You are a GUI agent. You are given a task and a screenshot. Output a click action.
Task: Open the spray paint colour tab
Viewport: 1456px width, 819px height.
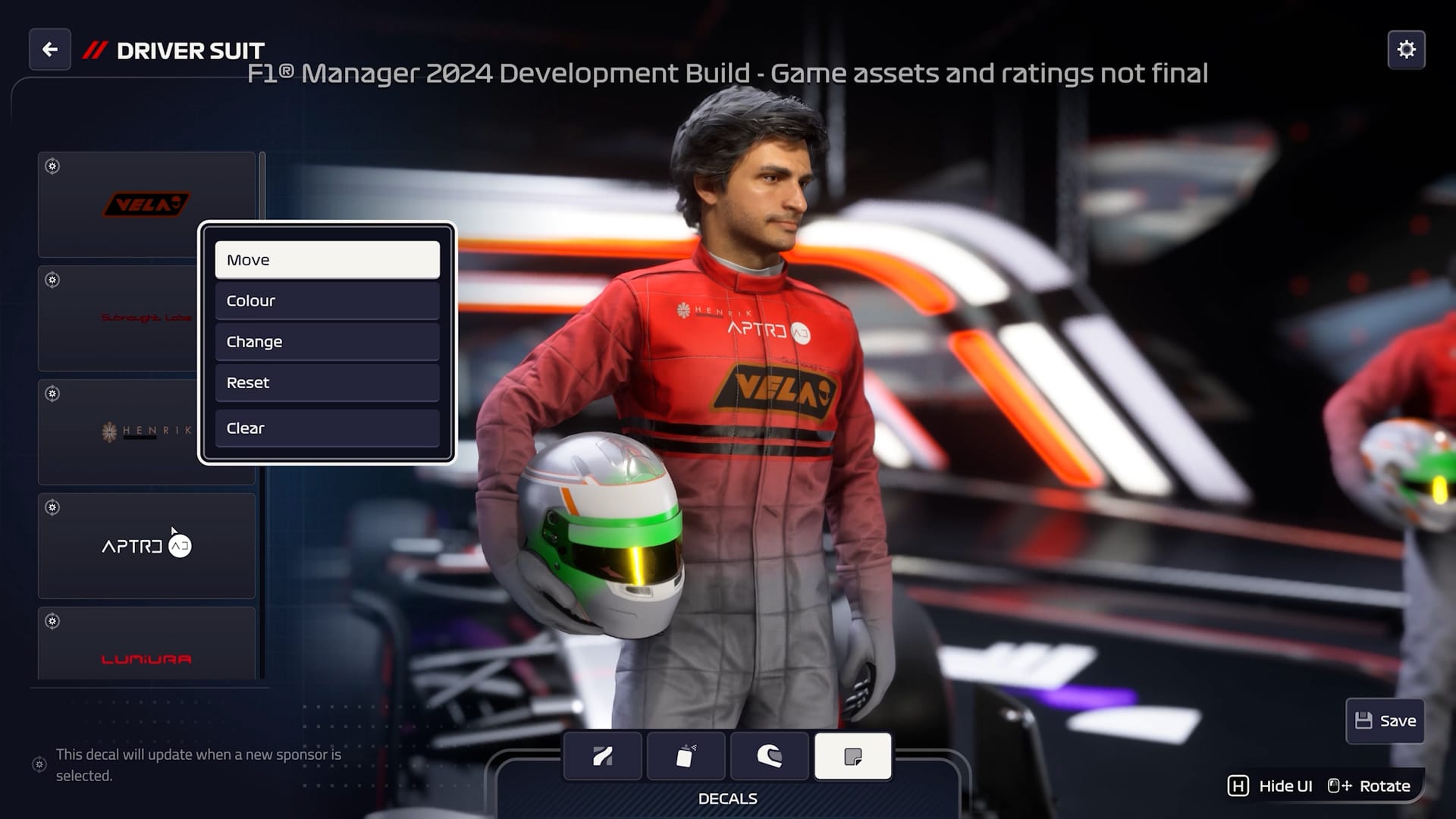pos(686,756)
